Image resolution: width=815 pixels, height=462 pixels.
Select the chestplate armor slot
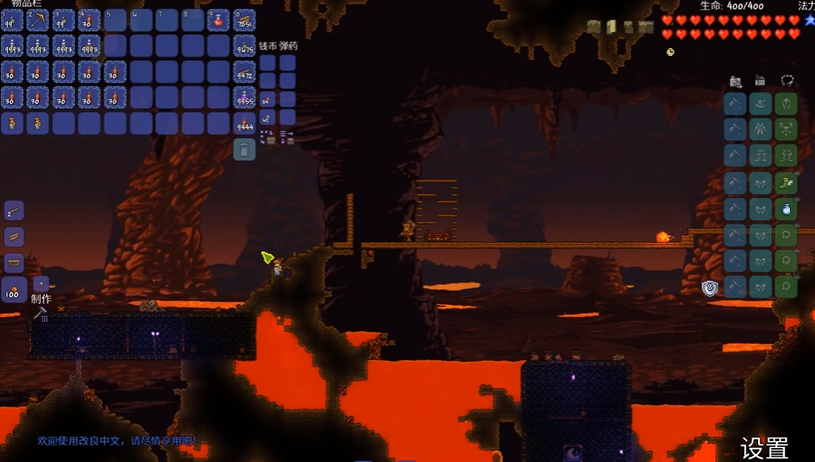787,130
